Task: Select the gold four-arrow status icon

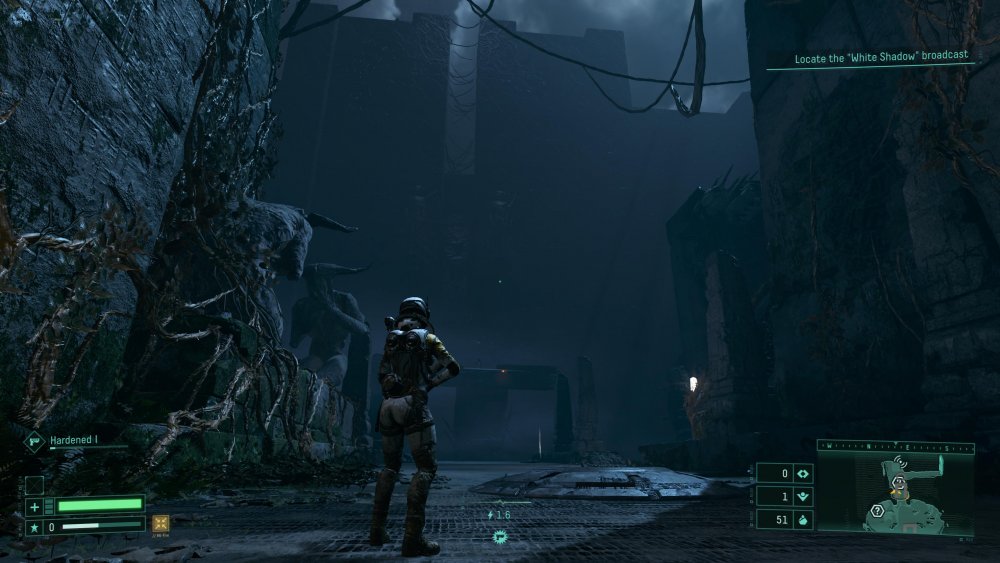Action: pyautogui.click(x=160, y=524)
